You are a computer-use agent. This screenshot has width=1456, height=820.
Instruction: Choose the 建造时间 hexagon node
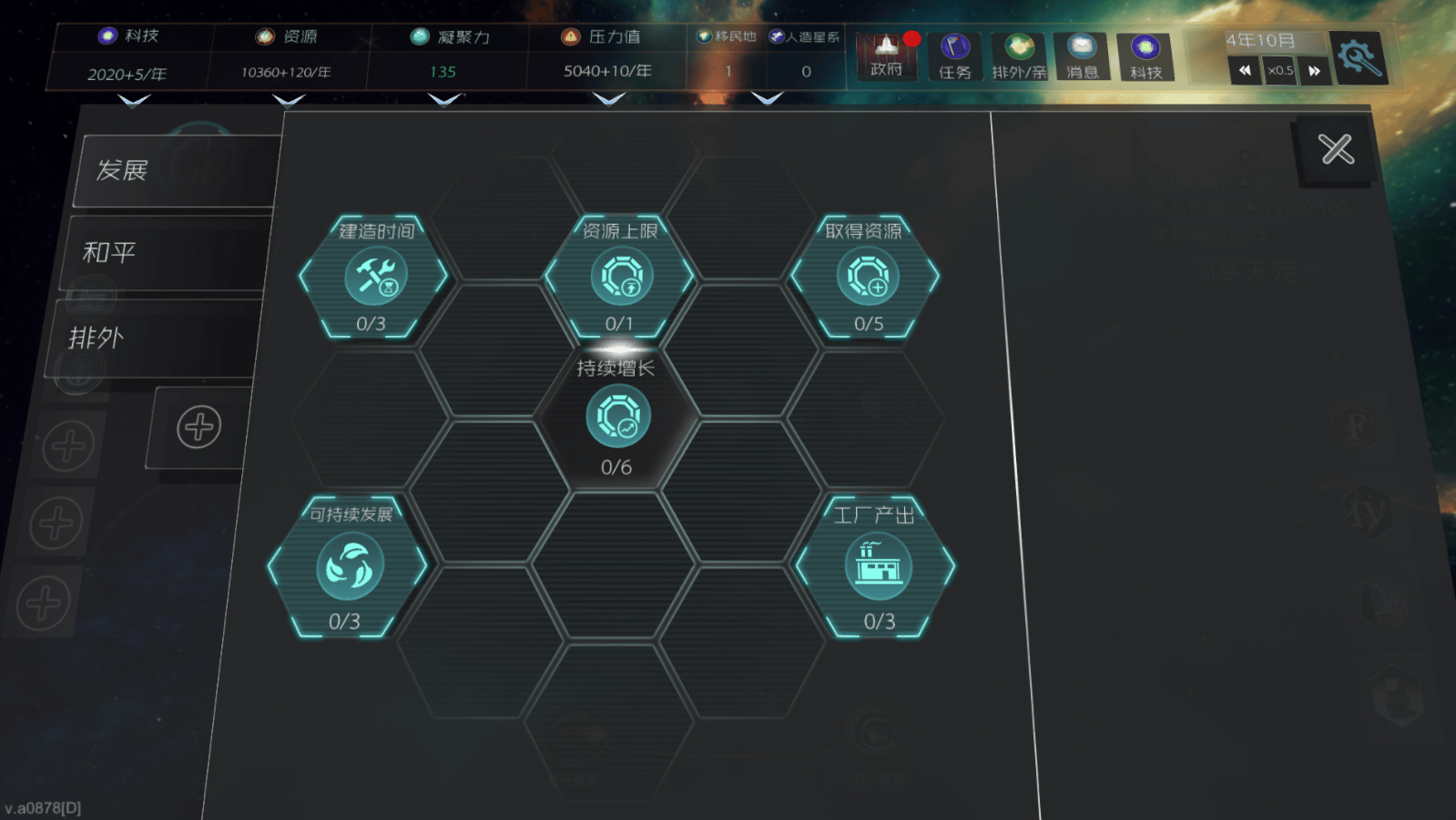pyautogui.click(x=374, y=277)
